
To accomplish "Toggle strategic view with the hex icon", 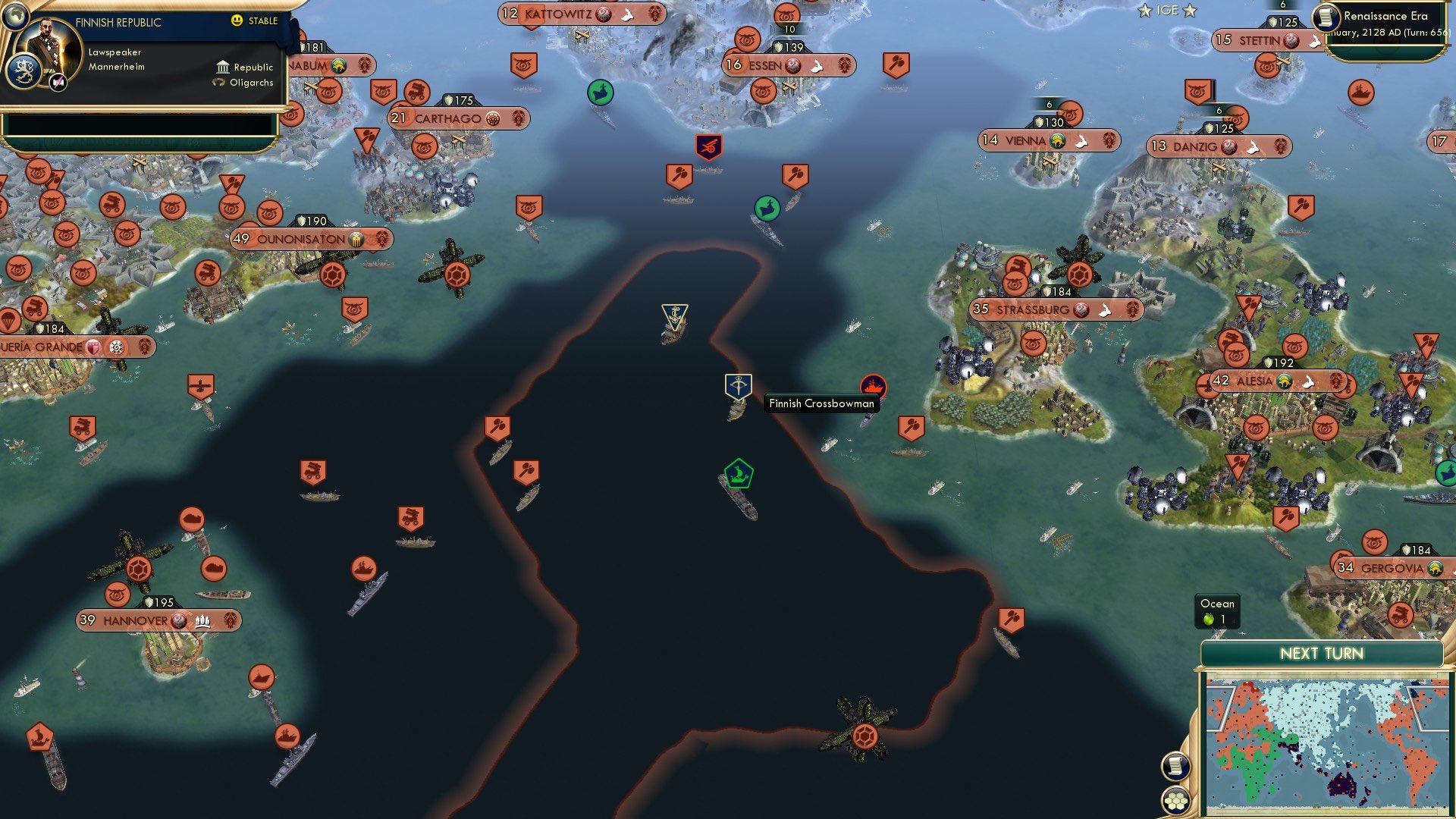I will [x=1175, y=801].
